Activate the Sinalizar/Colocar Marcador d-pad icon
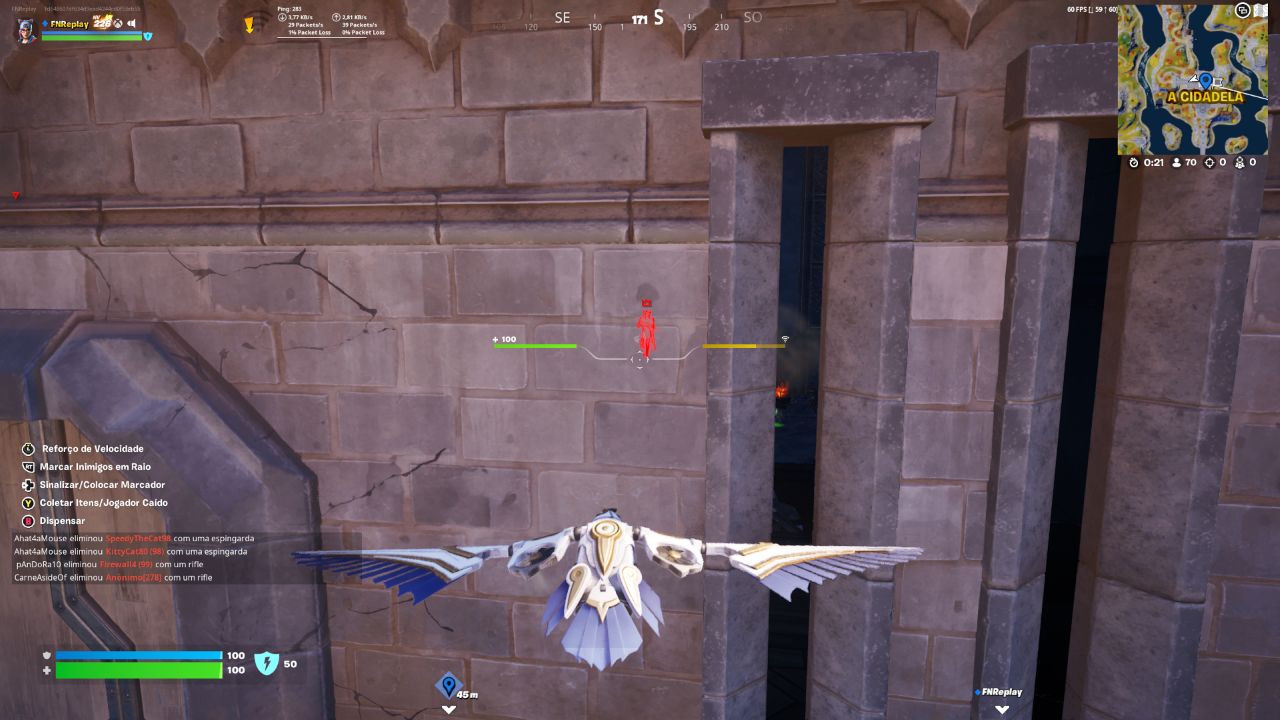 26,485
